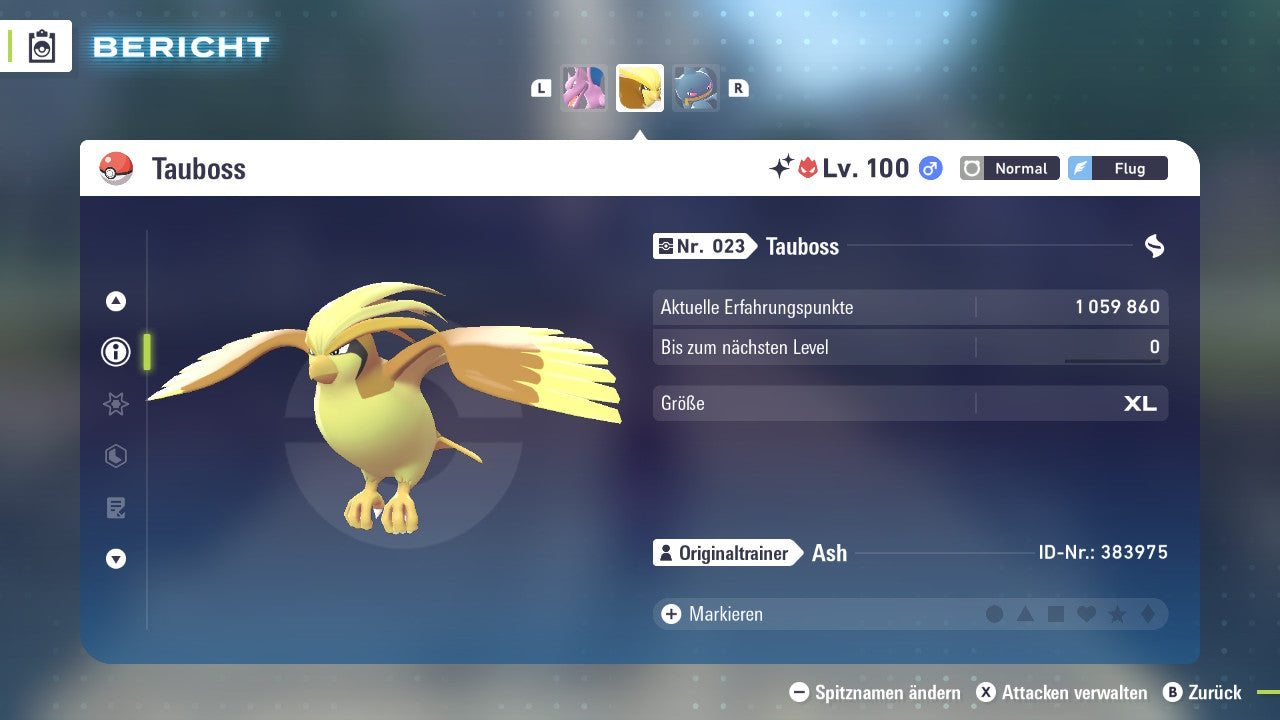Open the ribbons page via star sidebar icon
Image resolution: width=1280 pixels, height=720 pixels.
115,404
